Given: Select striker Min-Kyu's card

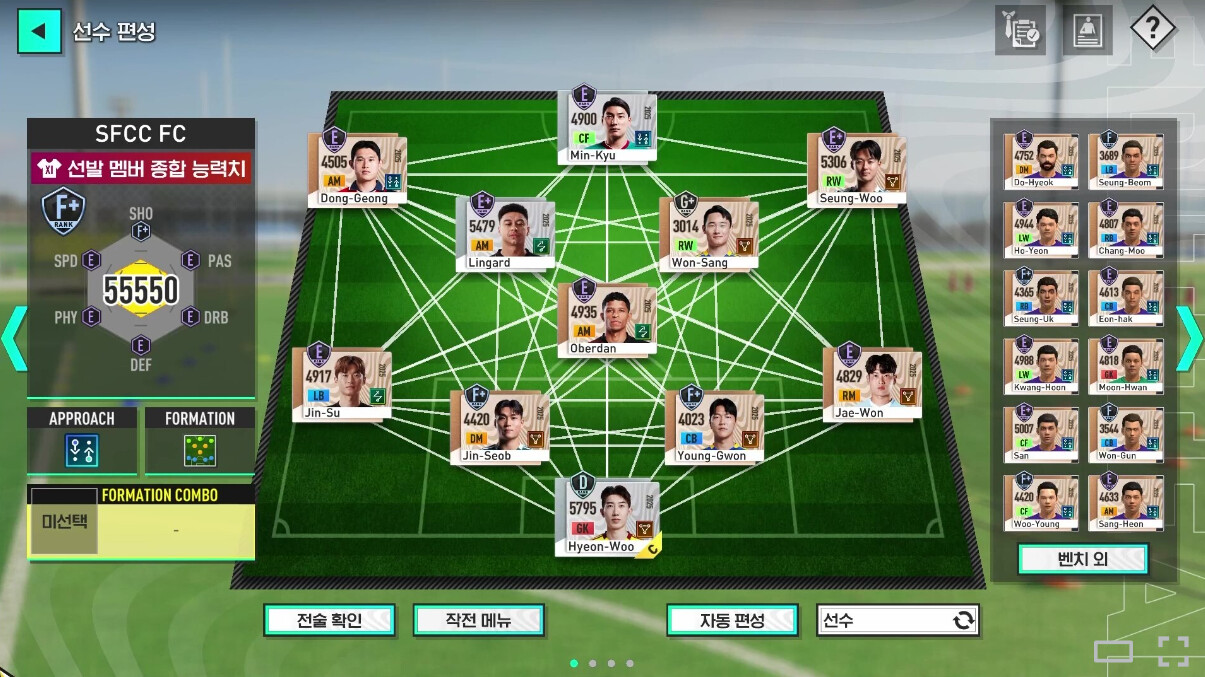Looking at the screenshot, I should 606,125.
